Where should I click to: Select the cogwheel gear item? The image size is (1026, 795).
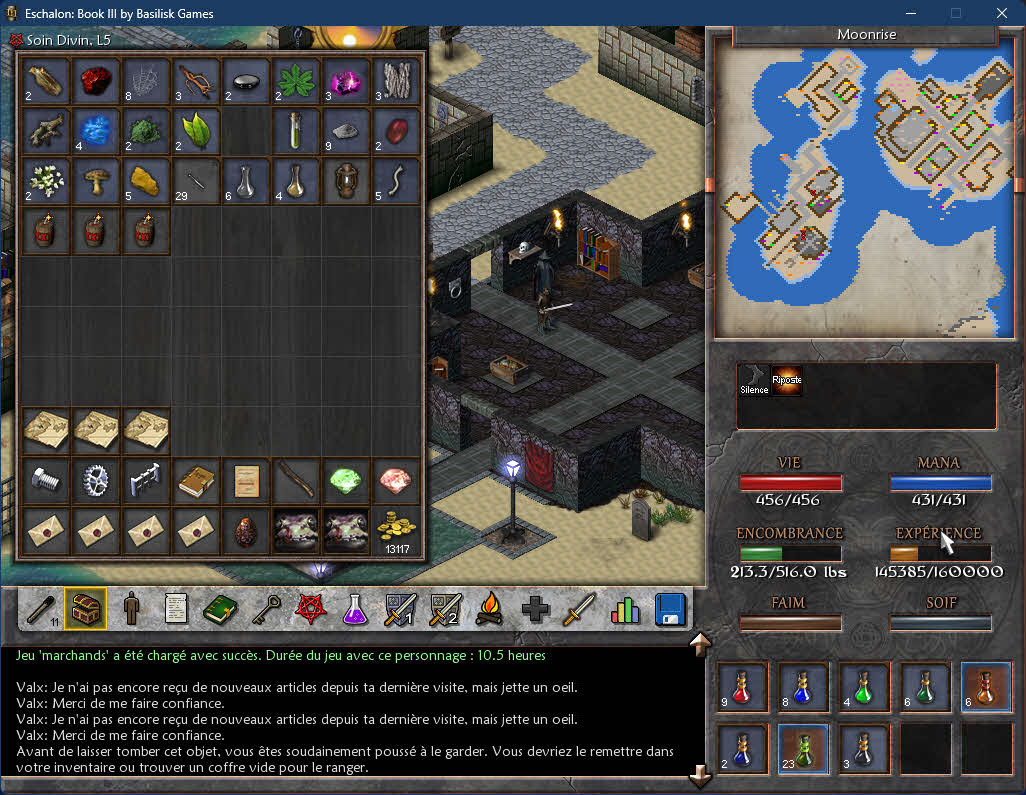[97, 481]
